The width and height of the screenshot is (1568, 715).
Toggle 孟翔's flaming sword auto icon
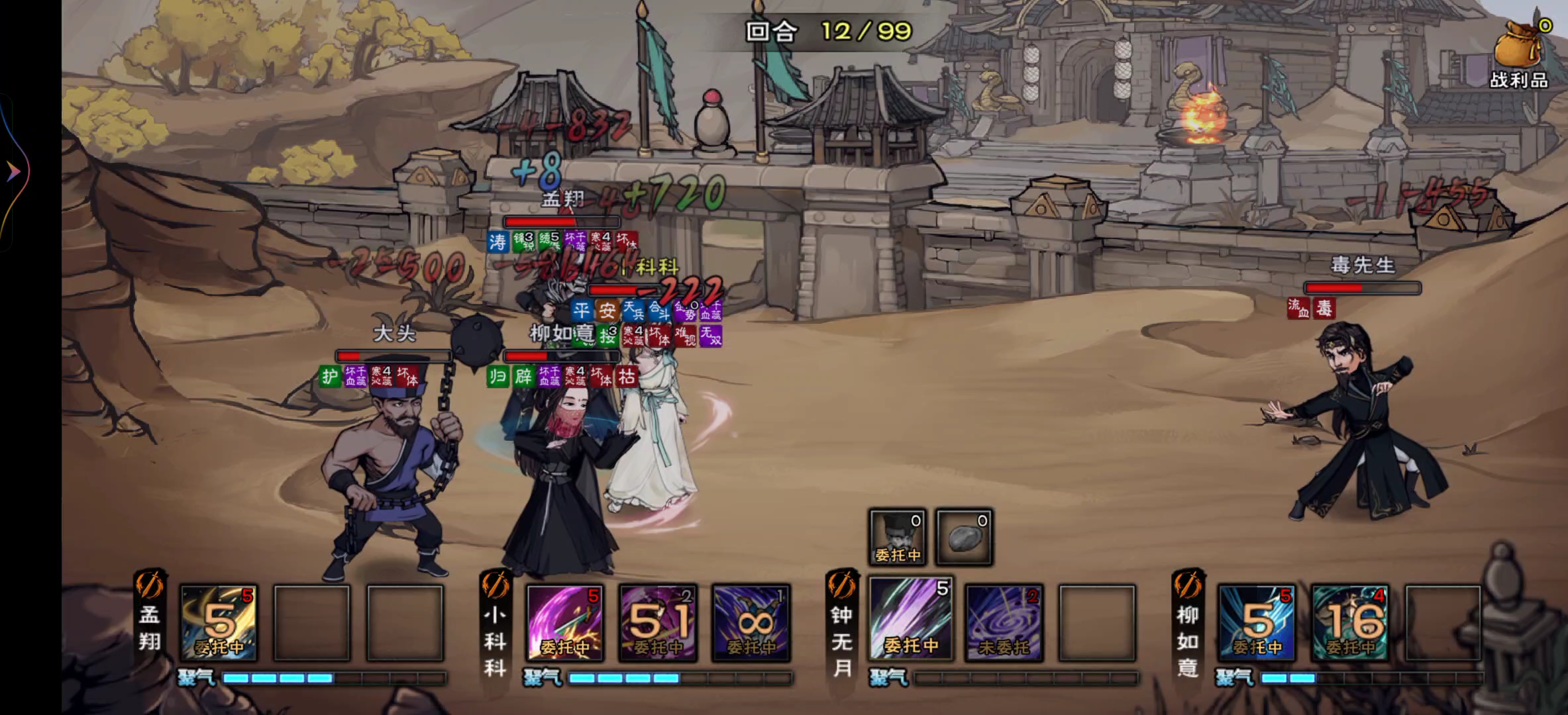(150, 585)
